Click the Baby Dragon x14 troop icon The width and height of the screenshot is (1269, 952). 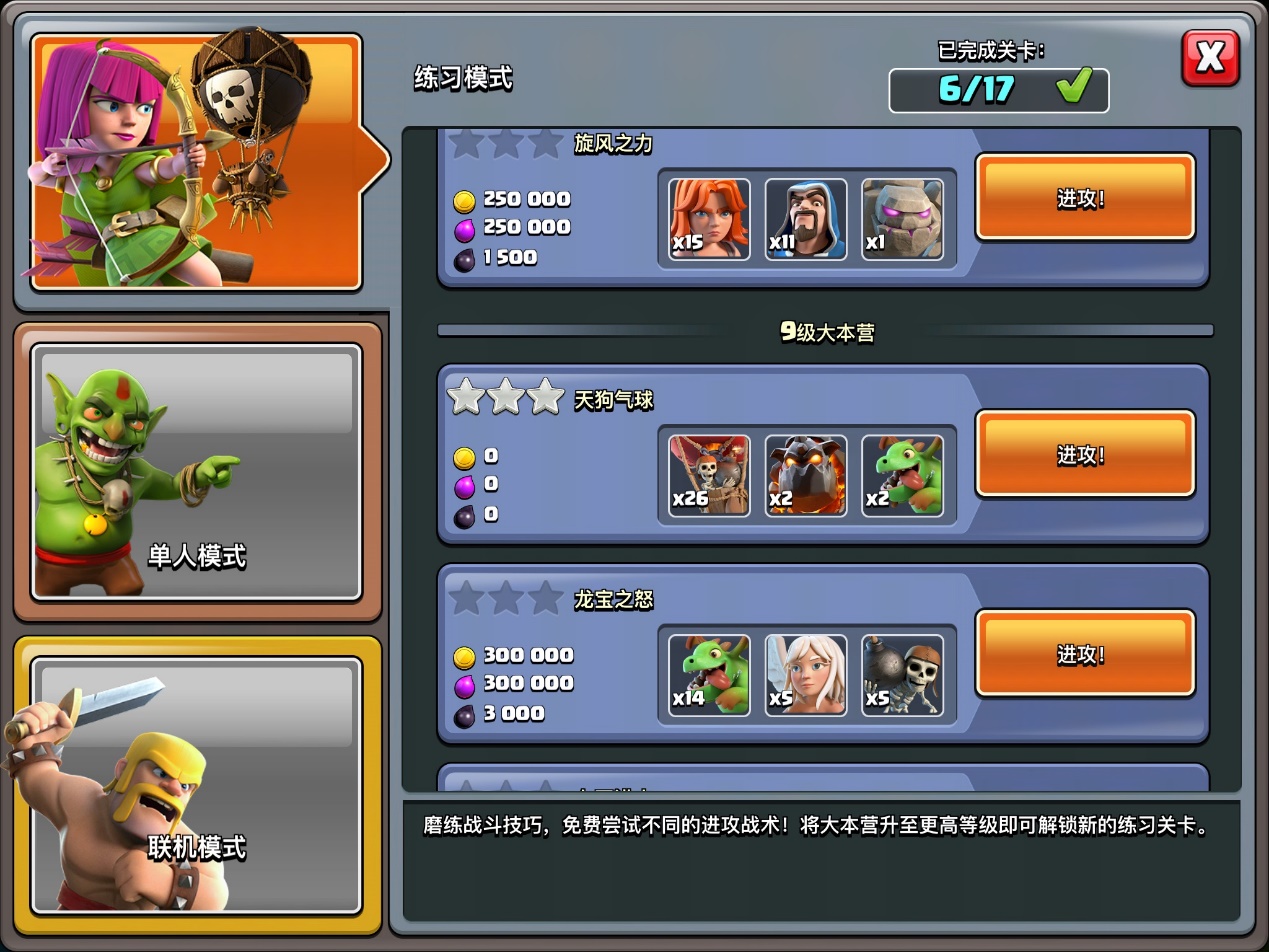(x=709, y=675)
